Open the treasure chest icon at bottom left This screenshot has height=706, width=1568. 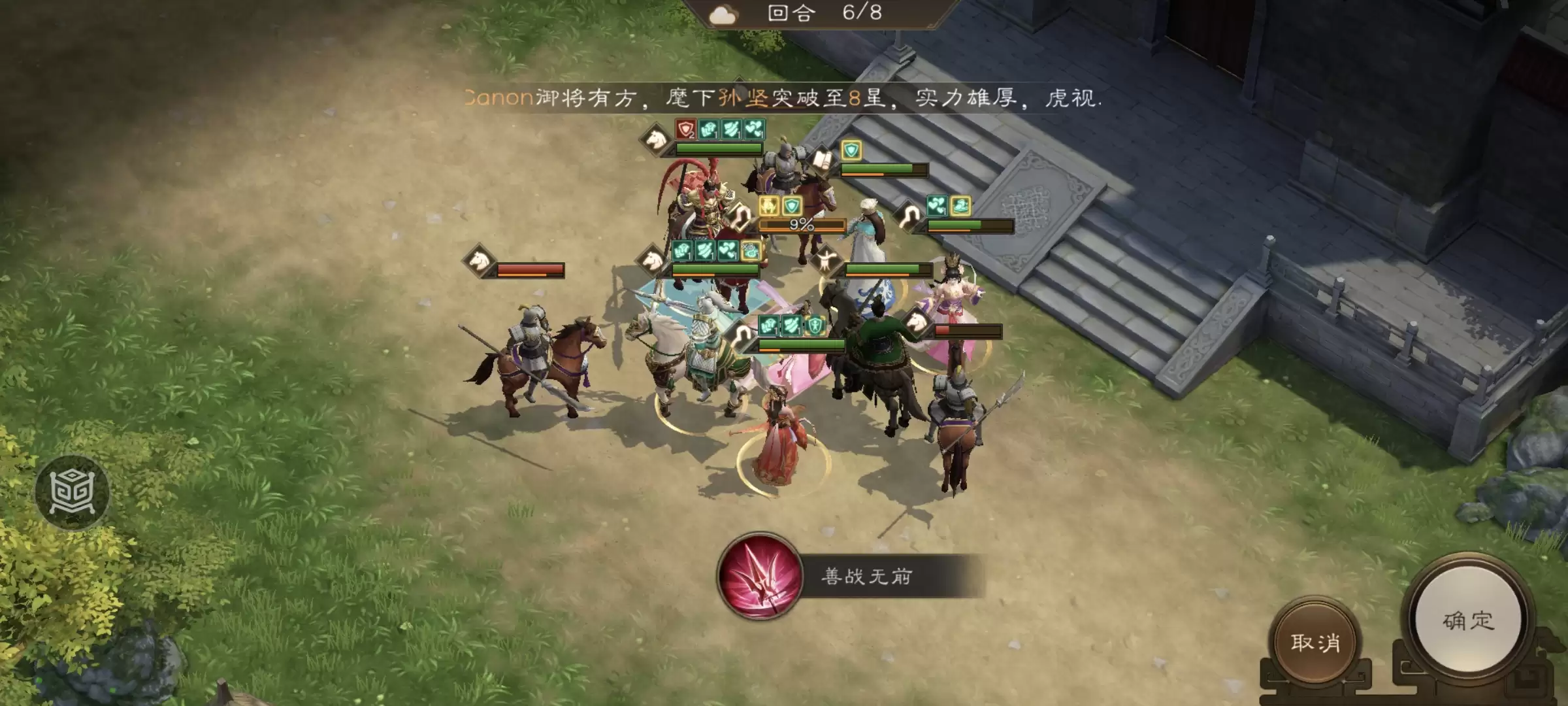[x=72, y=490]
